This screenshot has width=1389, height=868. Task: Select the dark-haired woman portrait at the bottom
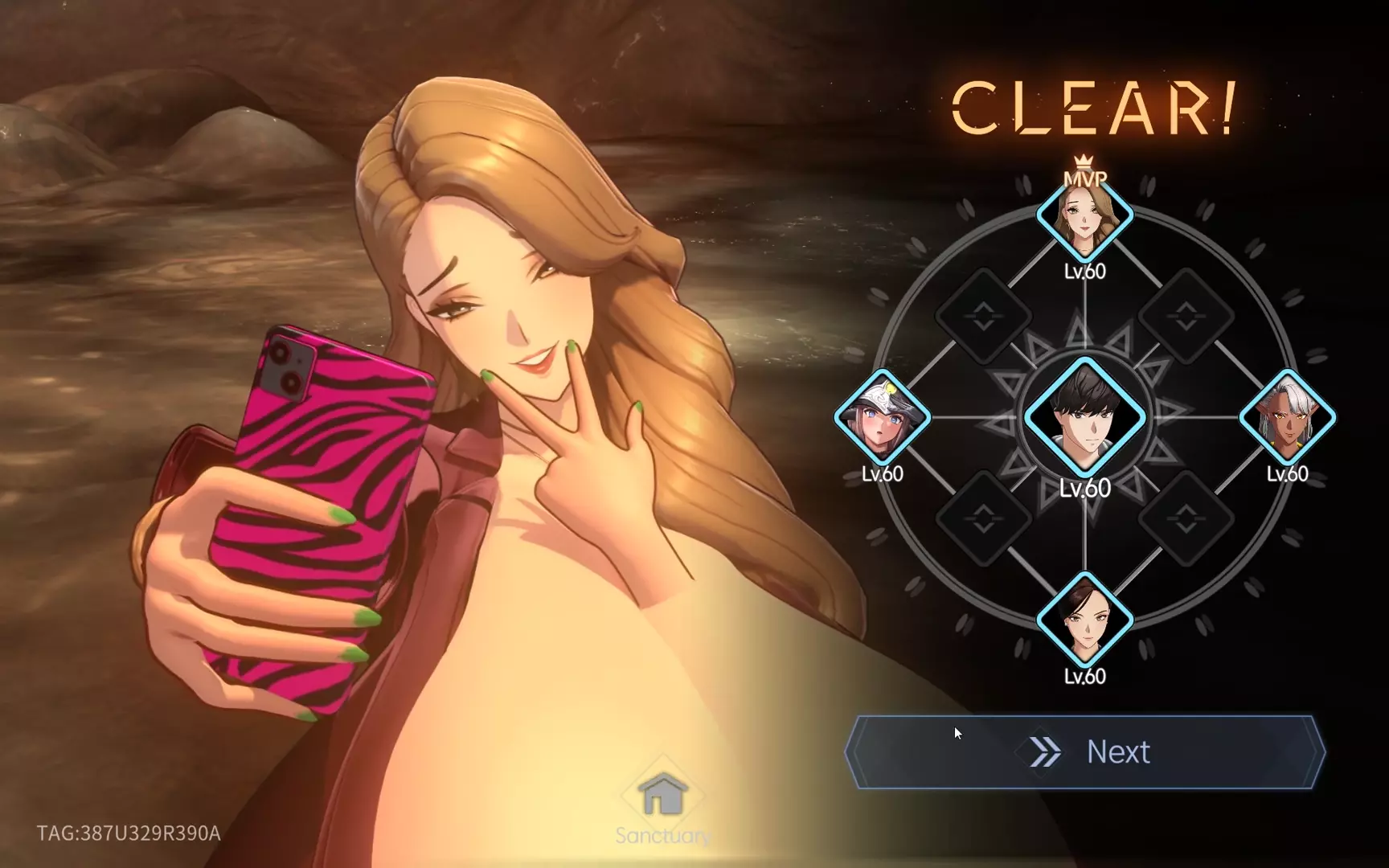pyautogui.click(x=1084, y=620)
